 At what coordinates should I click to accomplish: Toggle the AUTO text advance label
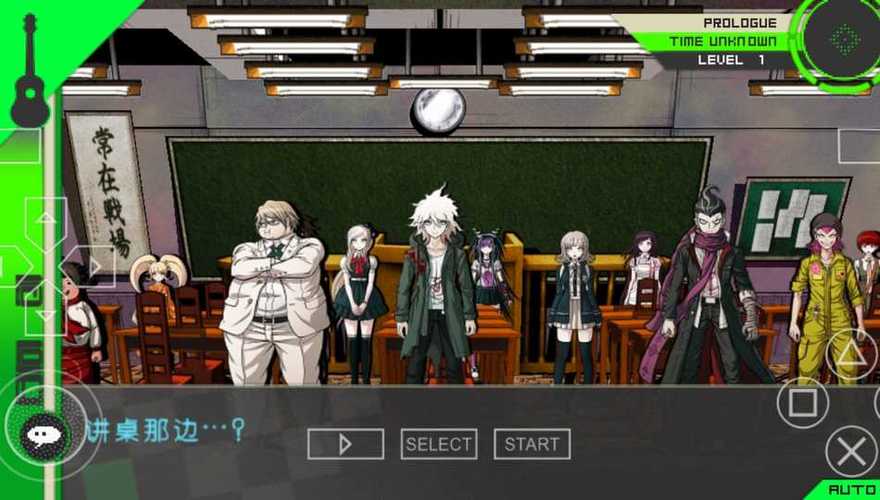pyautogui.click(x=852, y=490)
